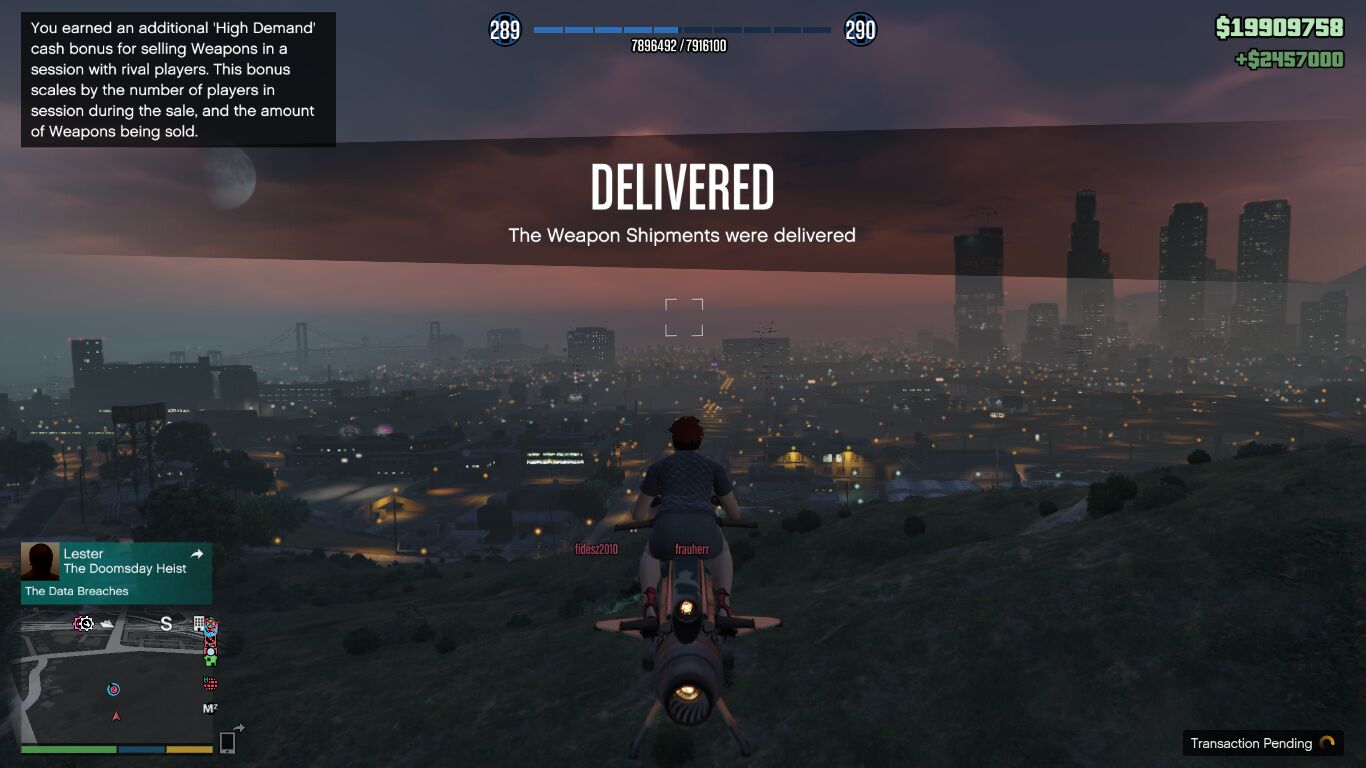Select Lester's contact portrait
Viewport: 1366px width, 768px height.
tap(40, 561)
